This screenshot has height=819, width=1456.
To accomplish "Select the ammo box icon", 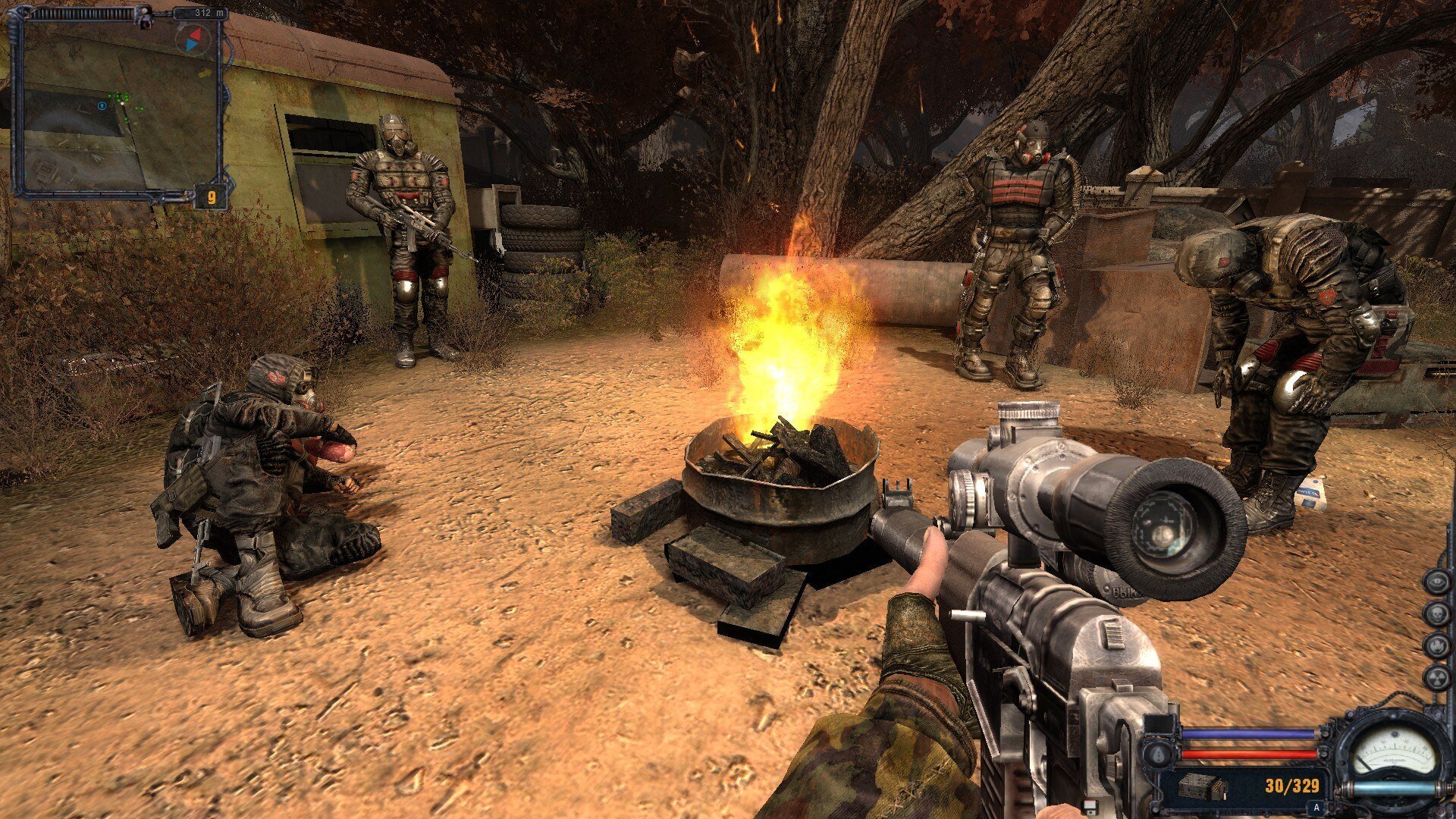I will click(1203, 786).
